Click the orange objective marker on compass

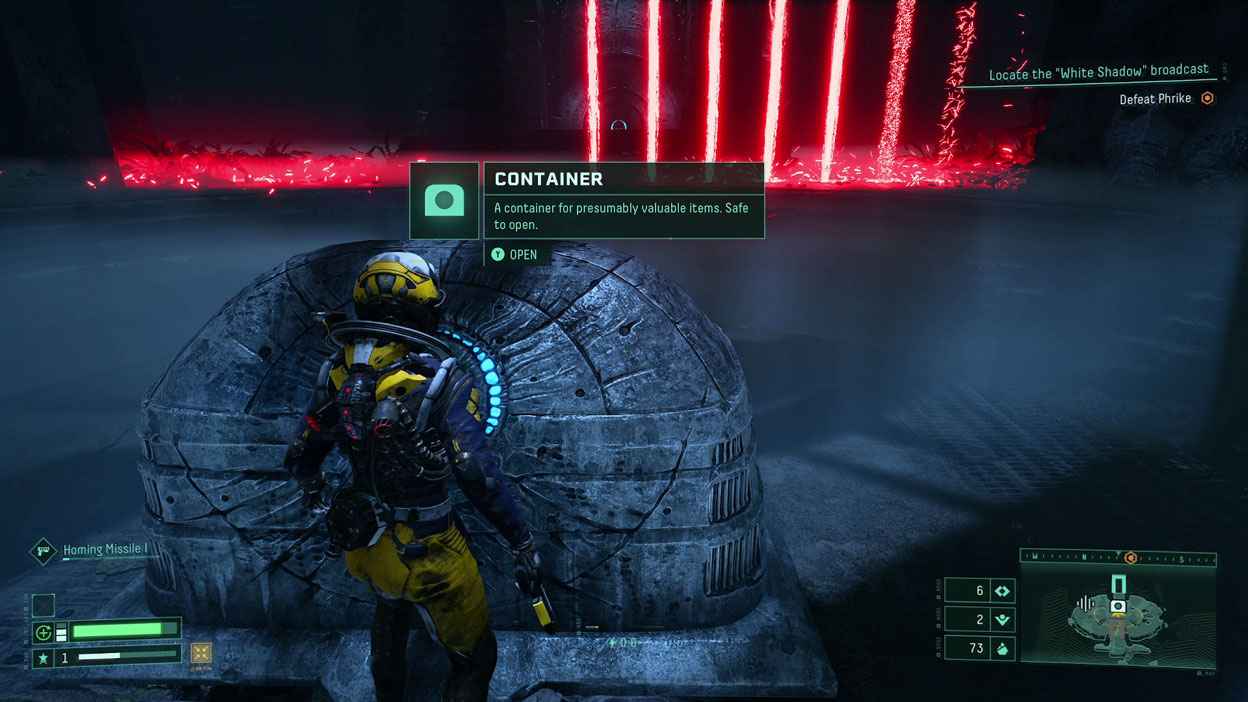(1131, 558)
